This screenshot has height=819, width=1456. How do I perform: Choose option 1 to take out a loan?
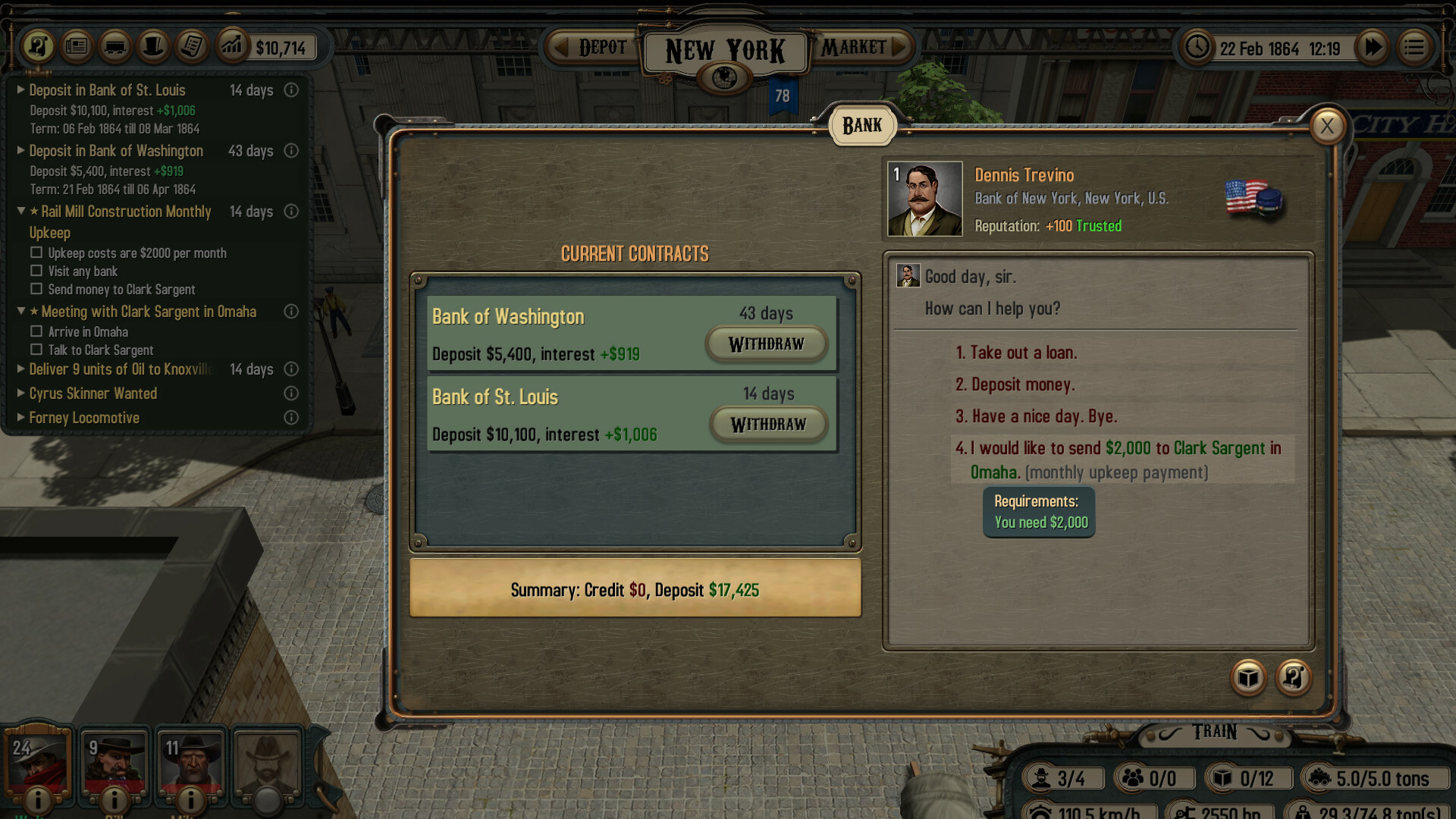[x=1017, y=352]
